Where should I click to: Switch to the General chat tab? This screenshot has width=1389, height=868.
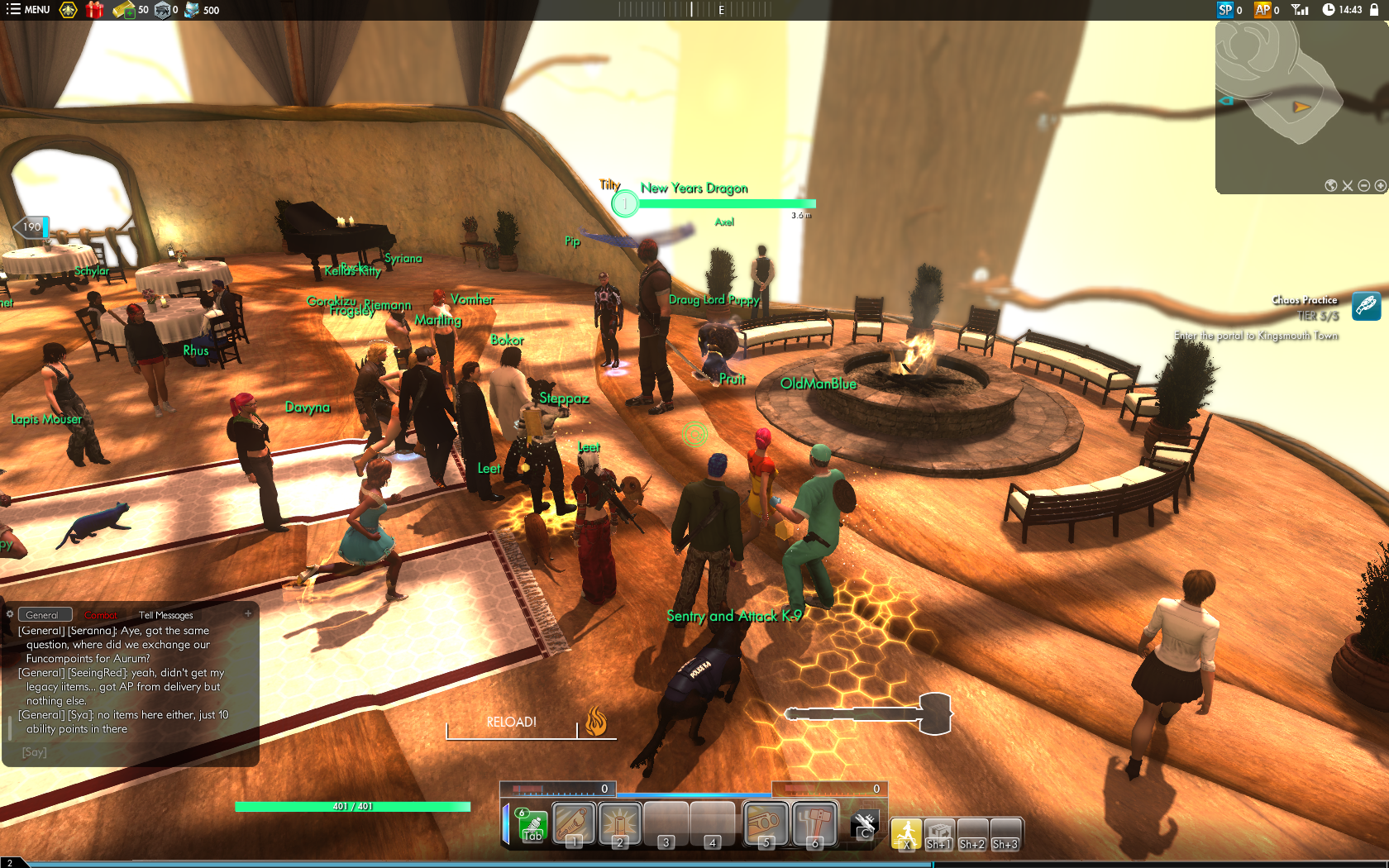coord(42,615)
